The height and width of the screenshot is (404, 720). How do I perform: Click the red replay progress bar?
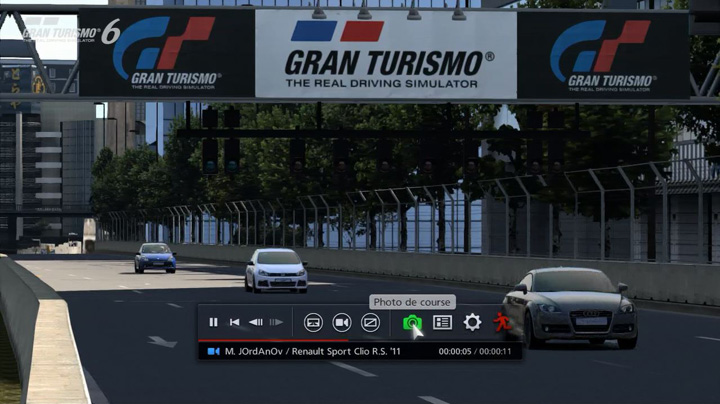[x=260, y=340]
